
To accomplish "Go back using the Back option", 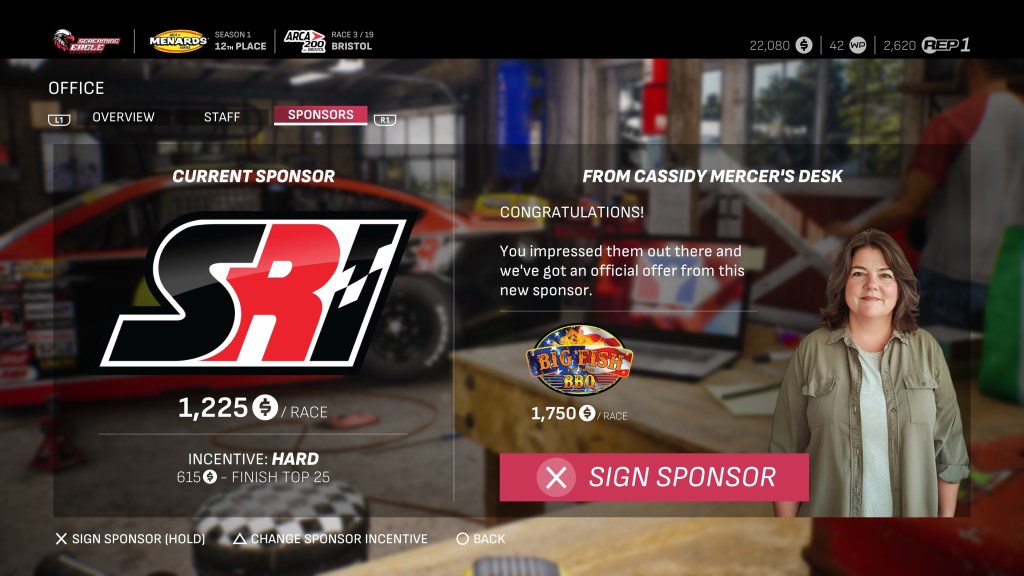I will [481, 539].
